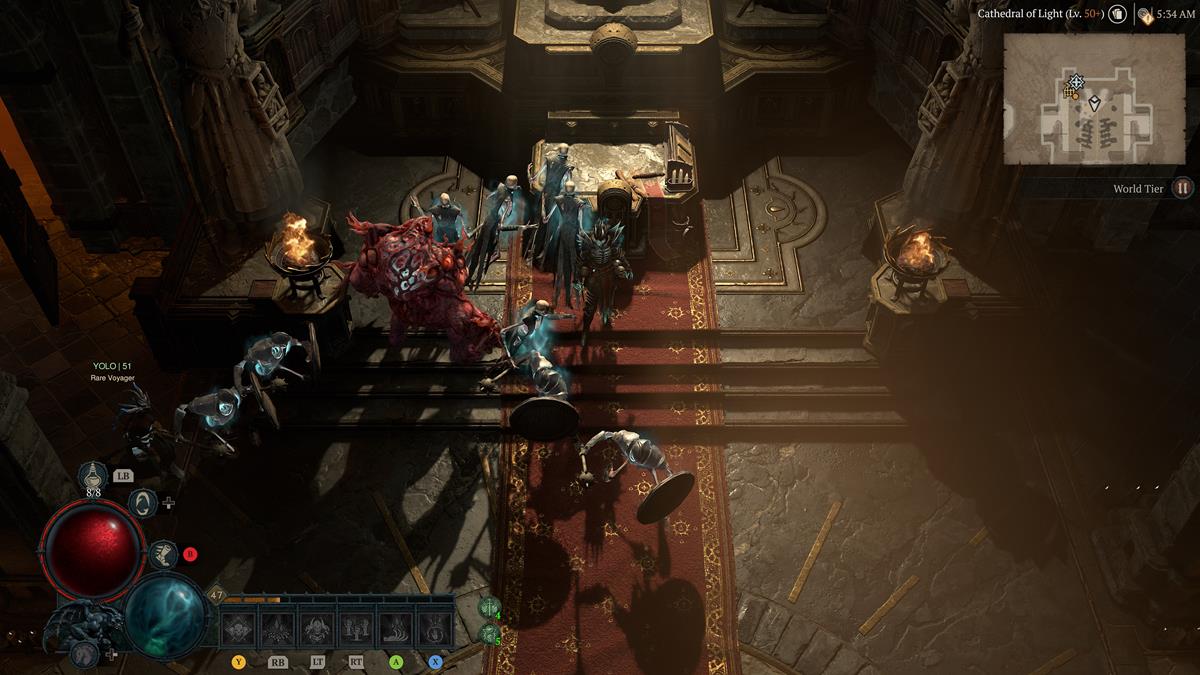Activate the grasping tendrils skill slot
The width and height of the screenshot is (1200, 675).
tap(395, 627)
